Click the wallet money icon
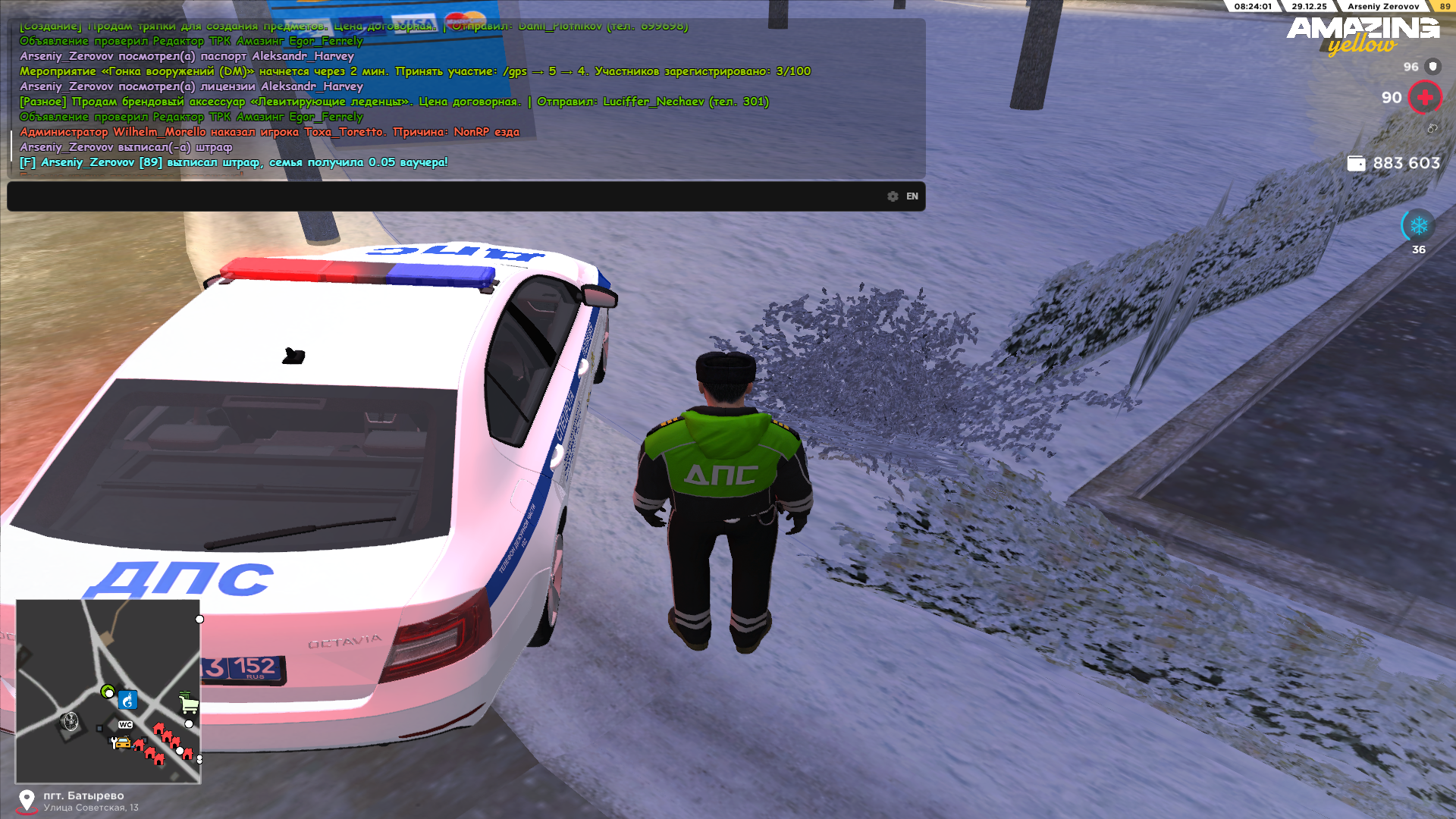Viewport: 1456px width, 819px height. coord(1356,163)
